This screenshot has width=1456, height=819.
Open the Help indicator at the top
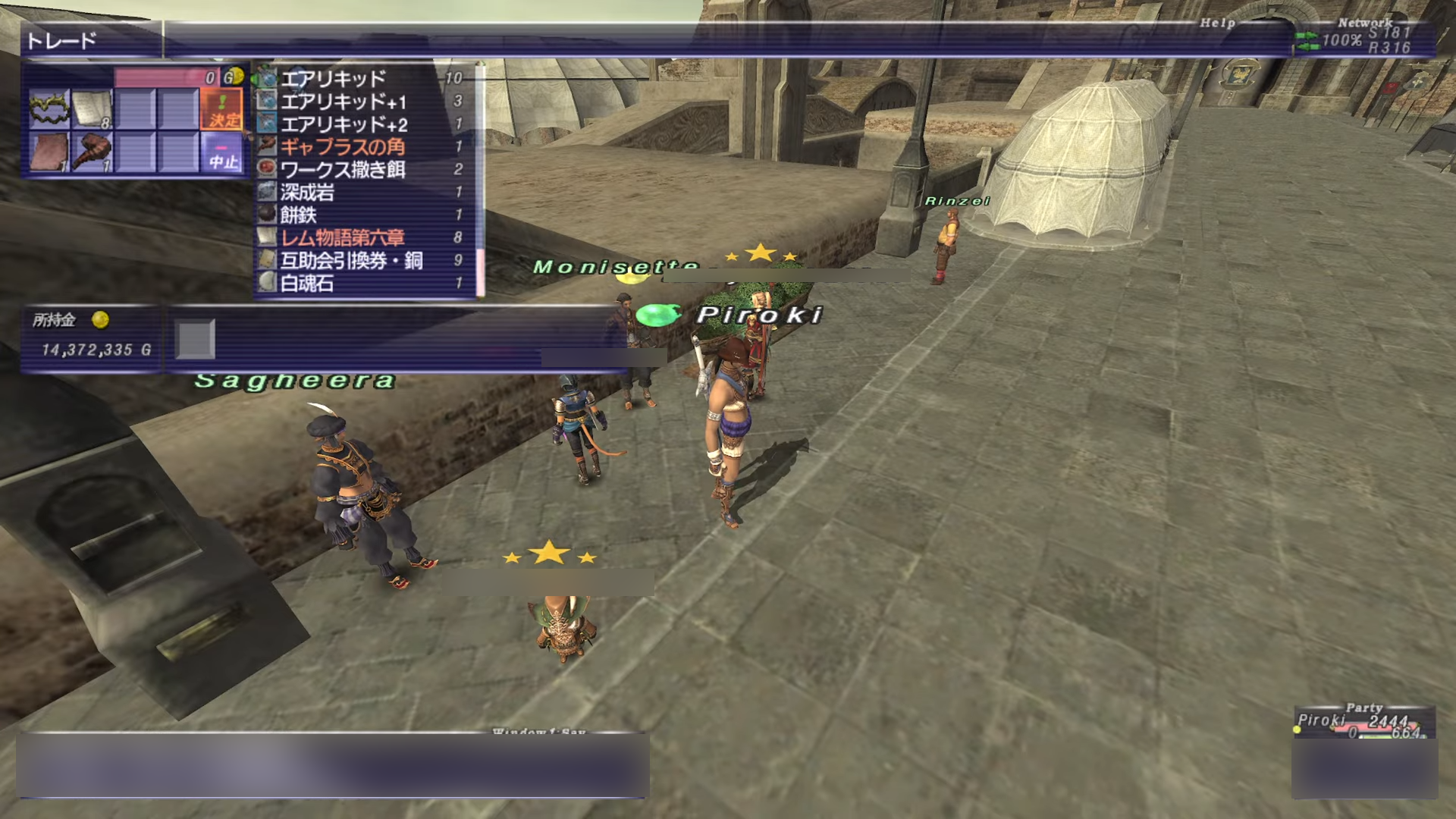[x=1217, y=23]
